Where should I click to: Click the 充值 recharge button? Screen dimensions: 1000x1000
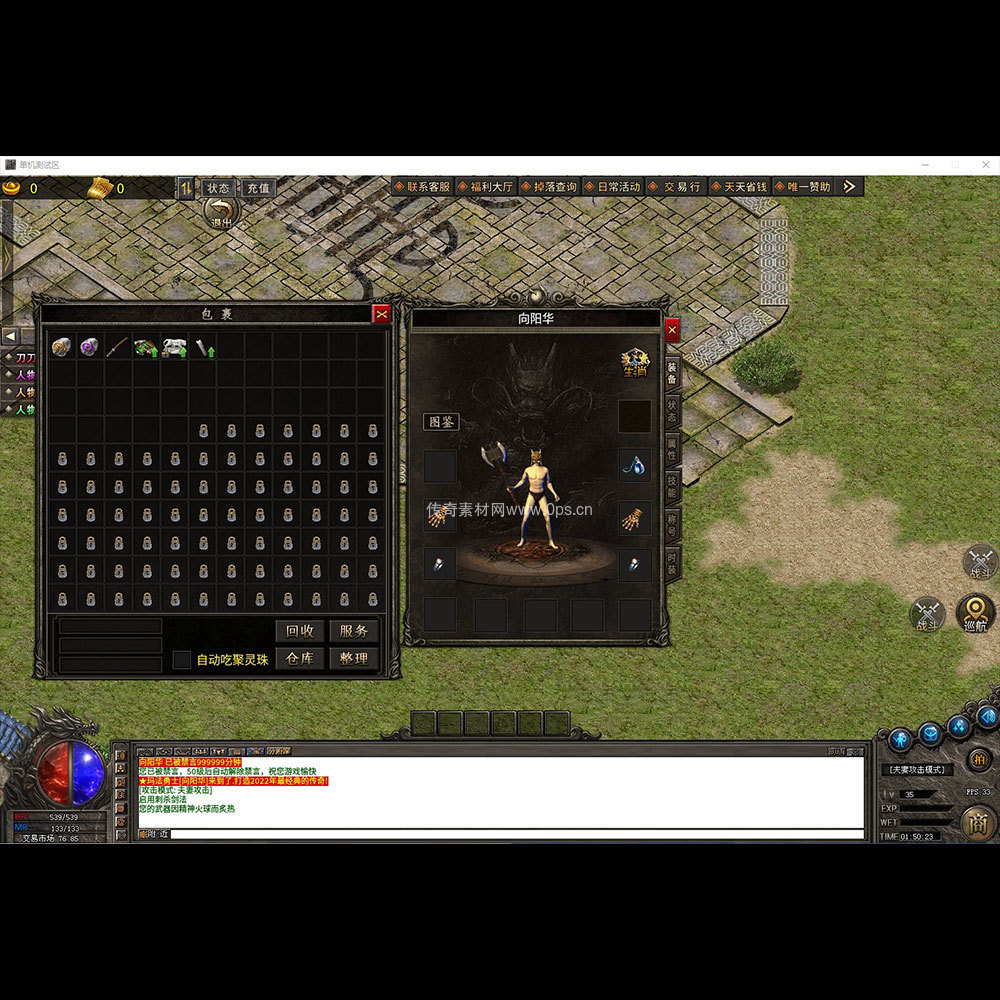tap(258, 188)
